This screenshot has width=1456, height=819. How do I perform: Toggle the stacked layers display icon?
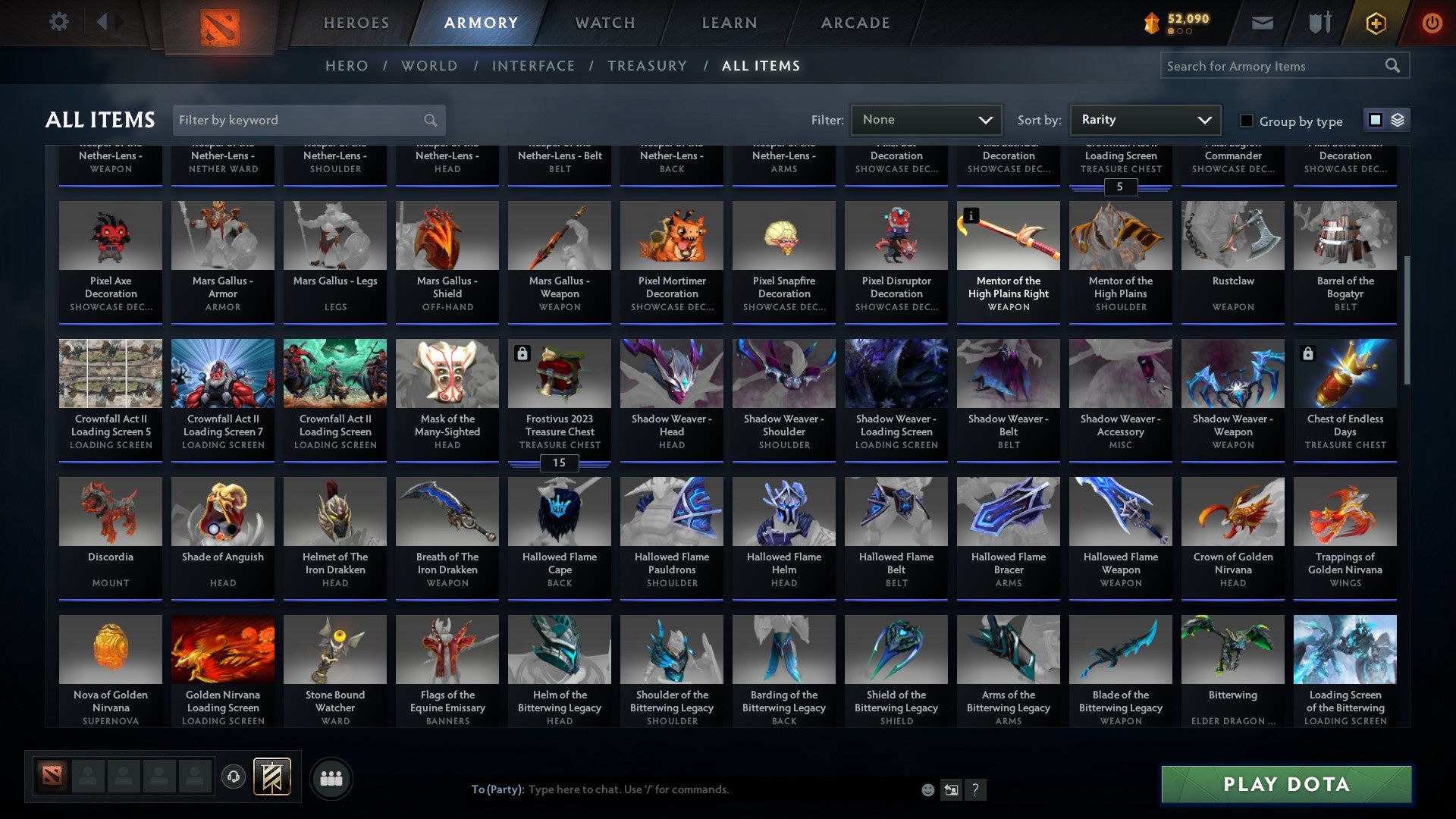[x=1398, y=119]
